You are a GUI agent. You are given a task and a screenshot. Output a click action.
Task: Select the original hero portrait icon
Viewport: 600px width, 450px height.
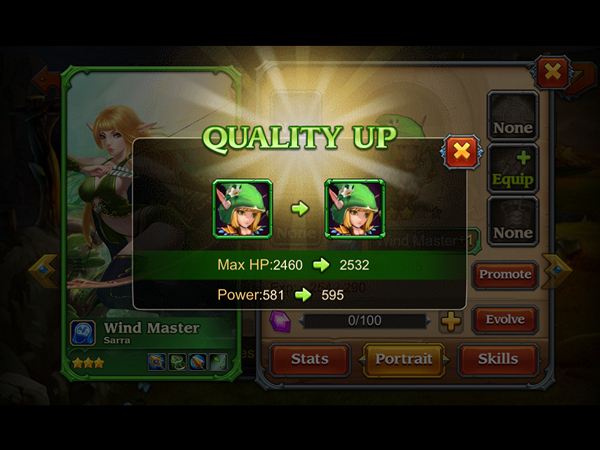click(242, 208)
